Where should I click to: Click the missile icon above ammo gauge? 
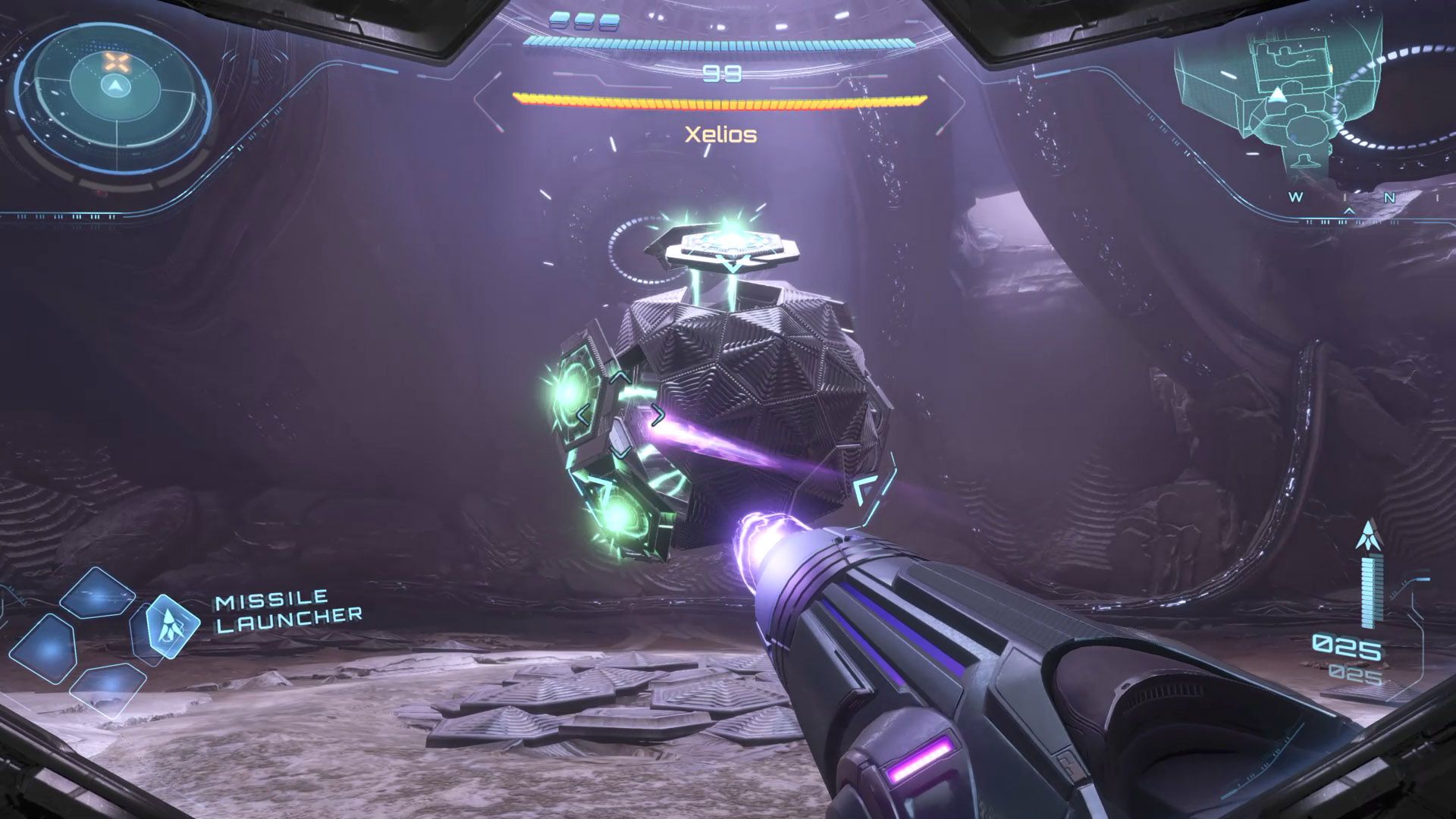[x=1368, y=537]
